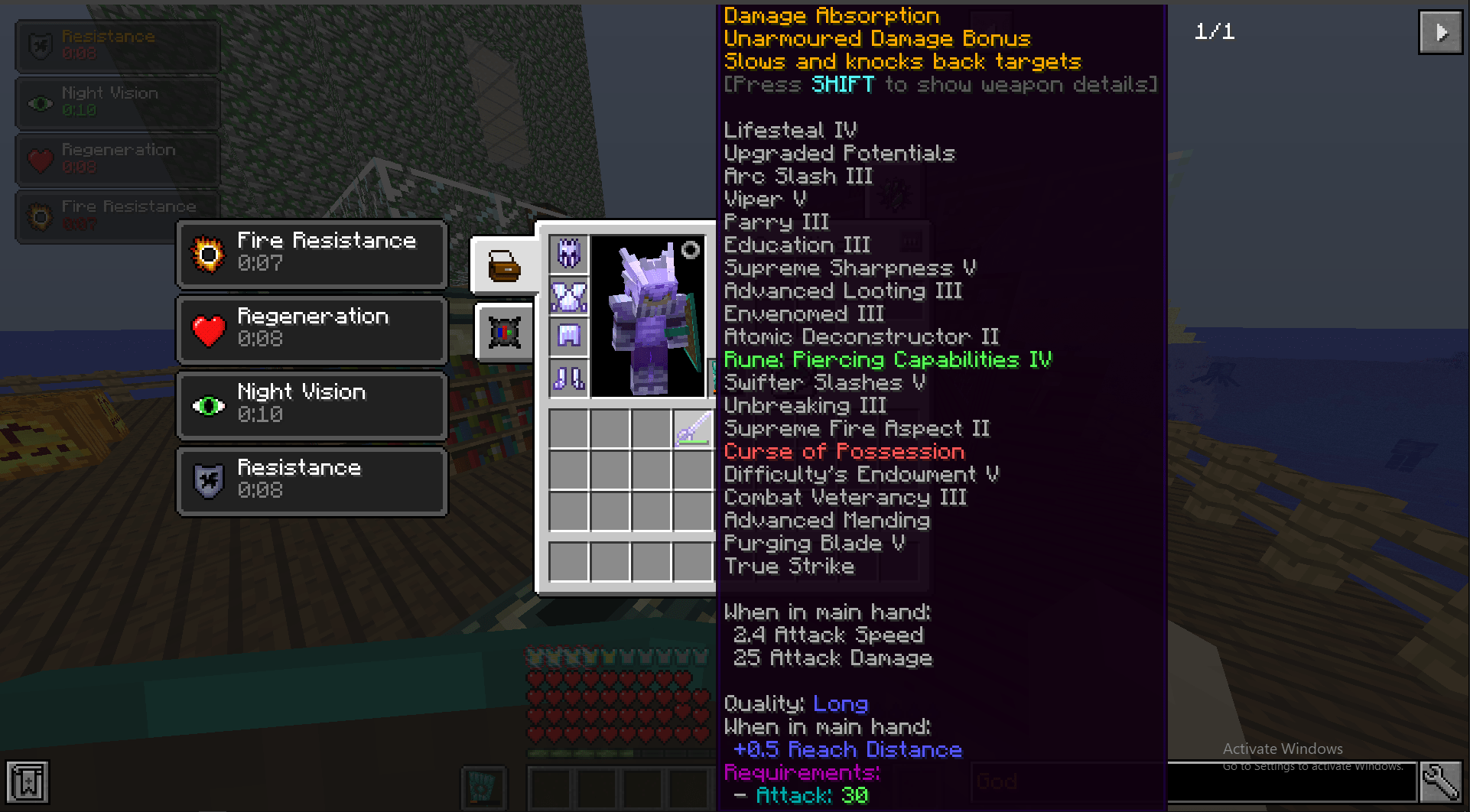Select the boots armor slot
The height and width of the screenshot is (812, 1470).
pos(568,378)
